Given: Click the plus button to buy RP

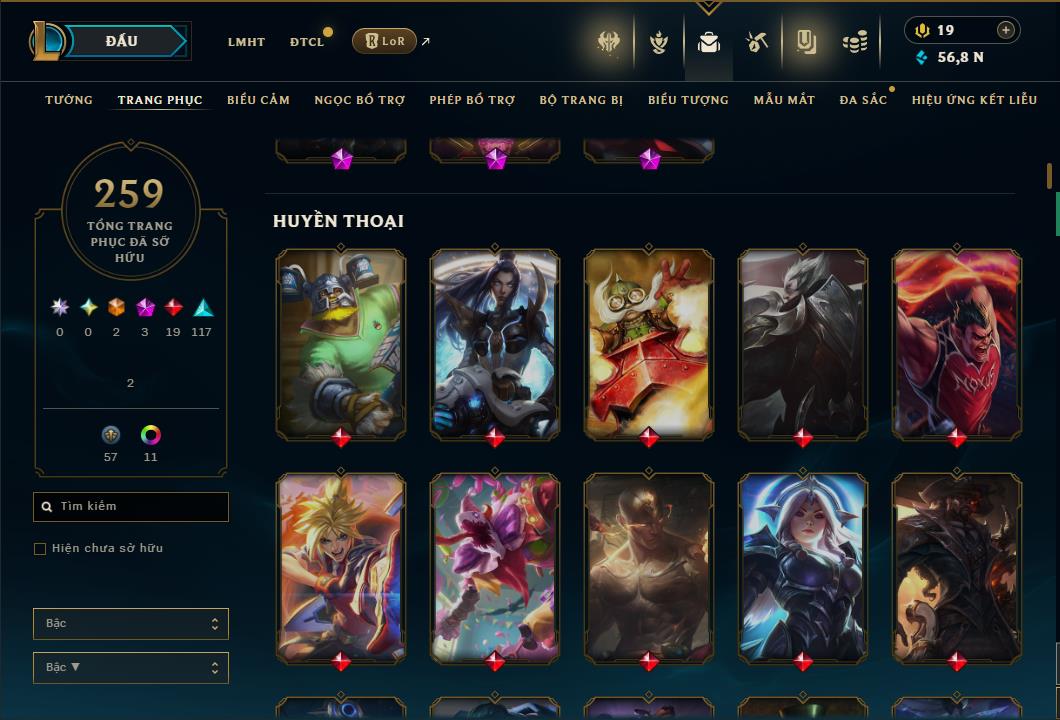Looking at the screenshot, I should tap(1006, 30).
